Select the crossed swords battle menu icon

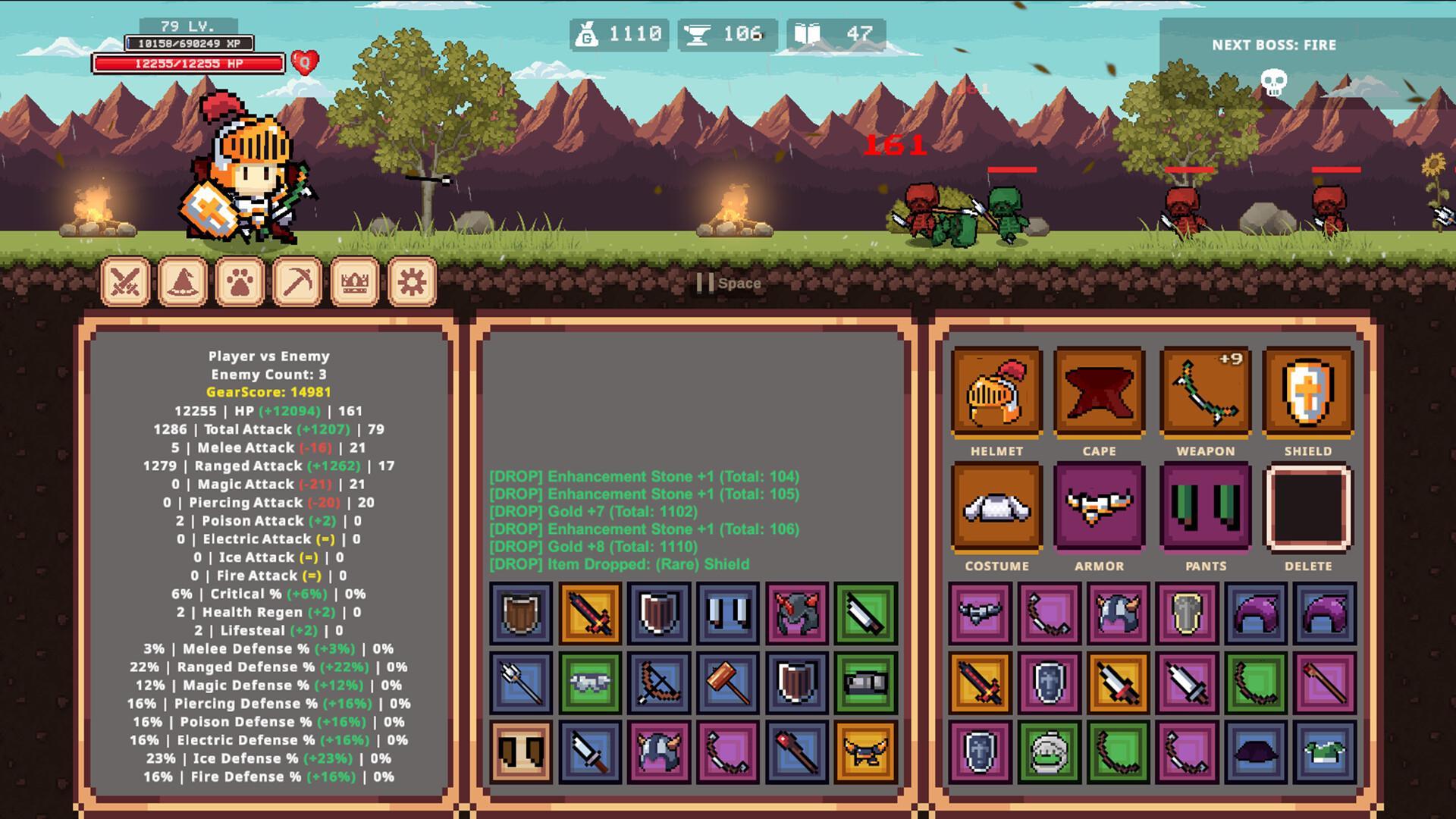tap(125, 281)
